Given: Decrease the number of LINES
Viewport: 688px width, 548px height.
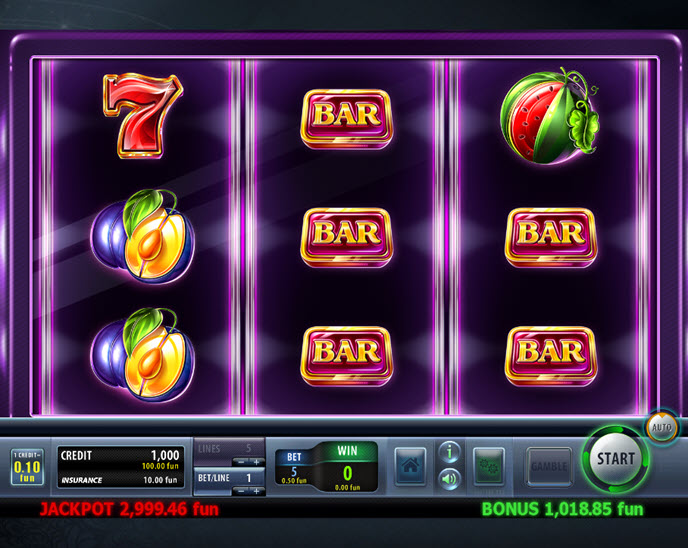Looking at the screenshot, I should [x=241, y=461].
